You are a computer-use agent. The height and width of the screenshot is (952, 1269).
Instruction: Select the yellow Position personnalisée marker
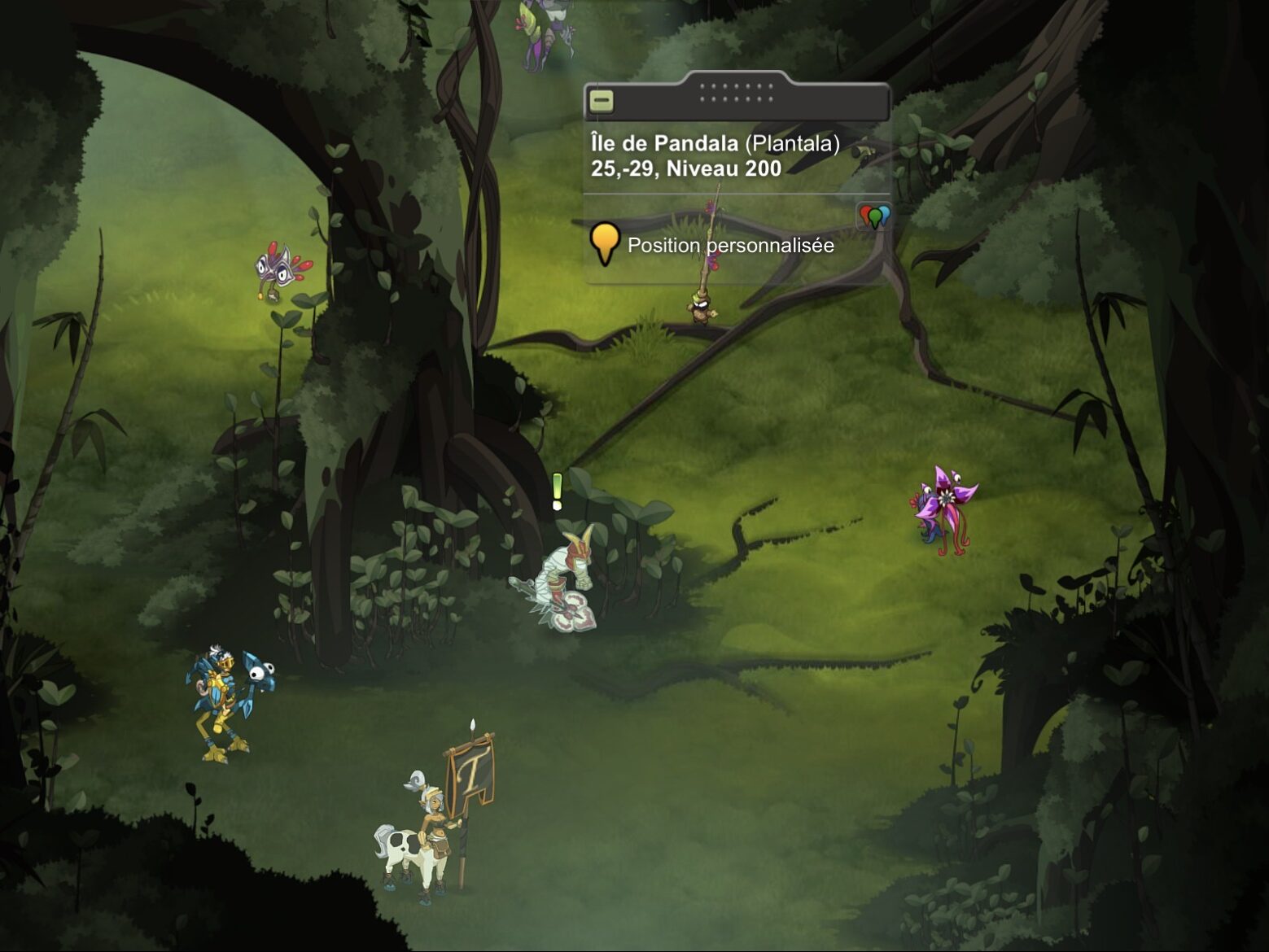click(605, 243)
